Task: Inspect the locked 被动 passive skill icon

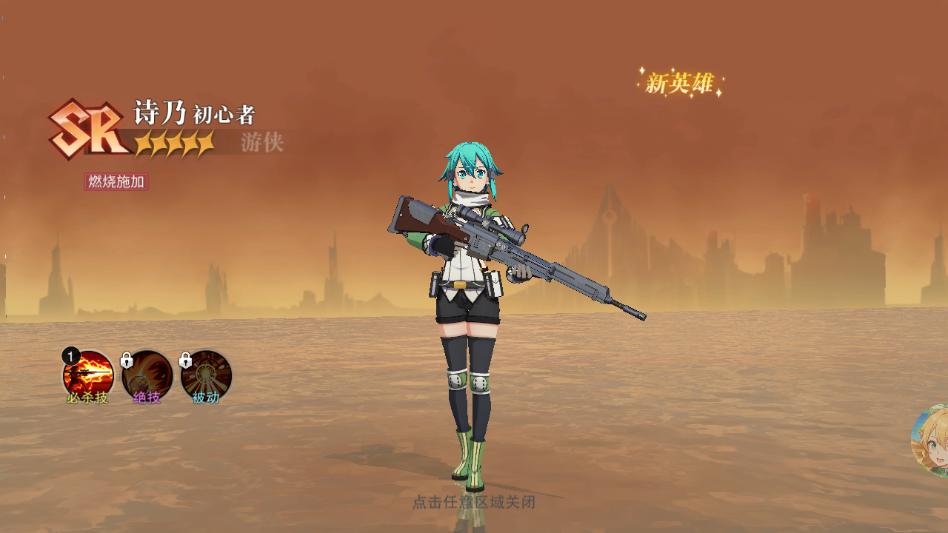Action: coord(206,375)
